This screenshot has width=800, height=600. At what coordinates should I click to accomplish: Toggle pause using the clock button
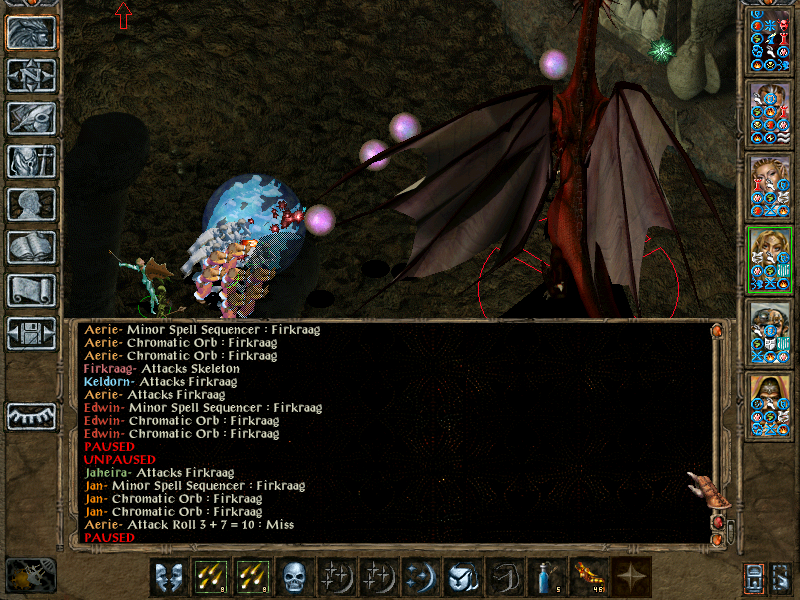click(30, 575)
